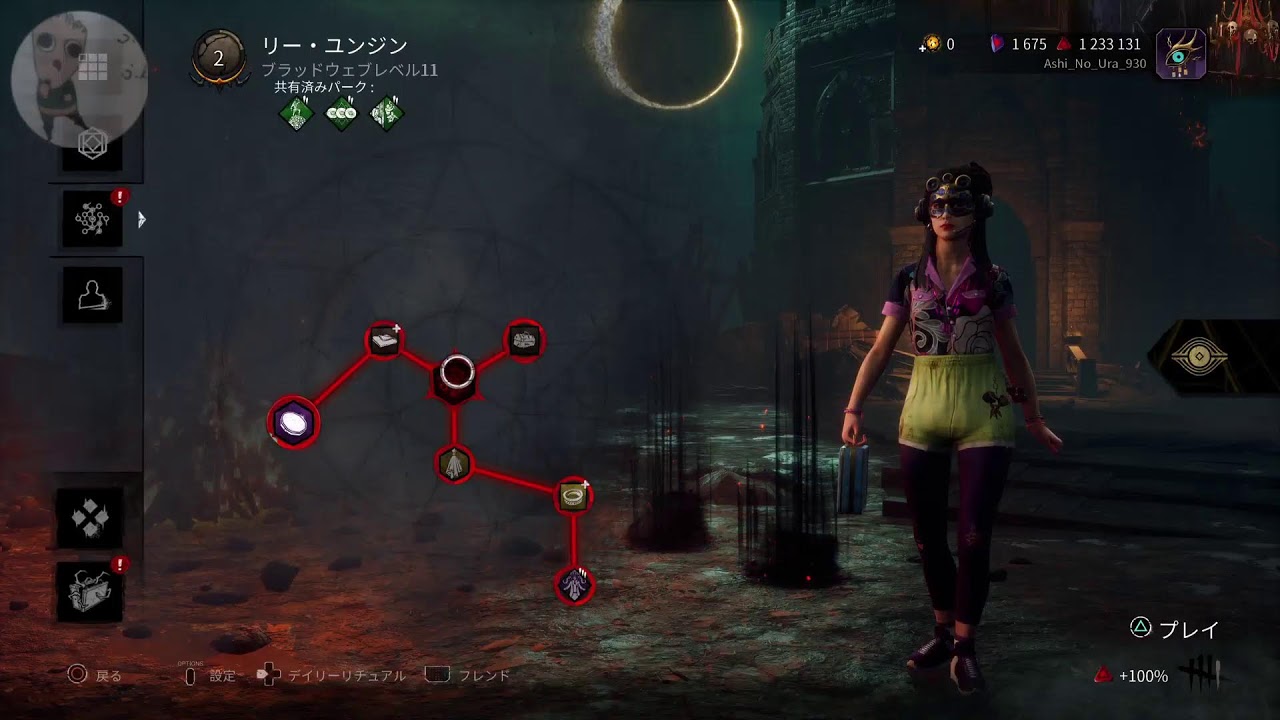Buy the purple silver coin offering node
The height and width of the screenshot is (720, 1280).
[293, 423]
